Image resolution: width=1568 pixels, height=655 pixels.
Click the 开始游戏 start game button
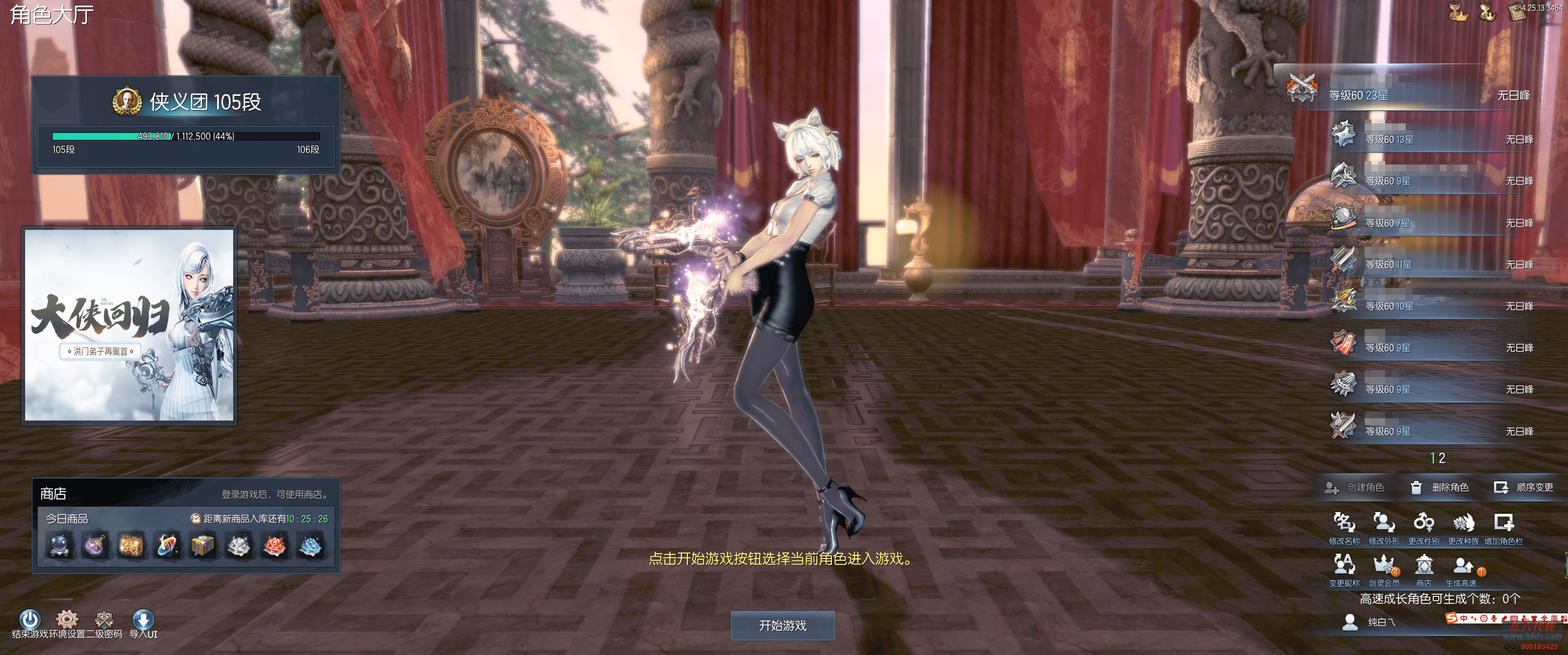[782, 625]
